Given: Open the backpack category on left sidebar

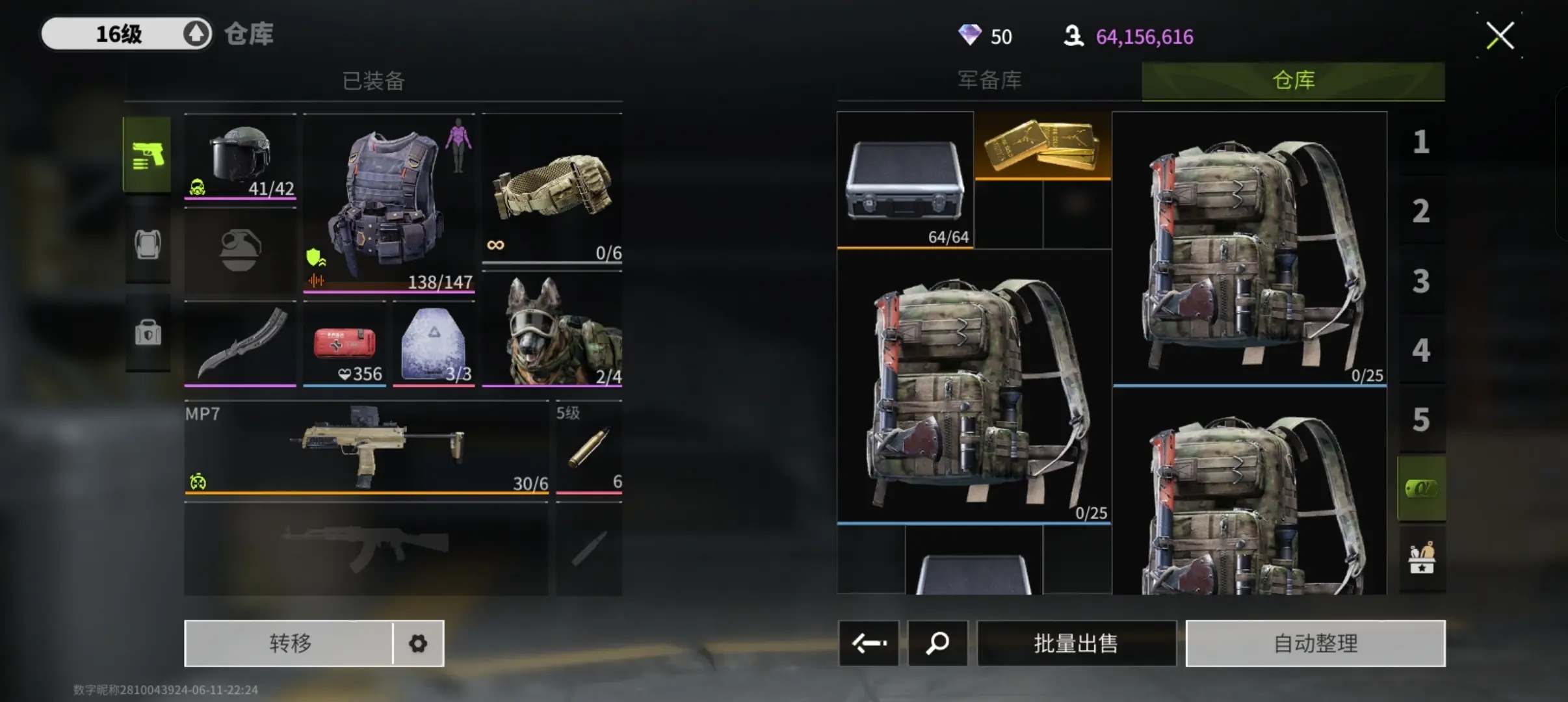Looking at the screenshot, I should (148, 245).
